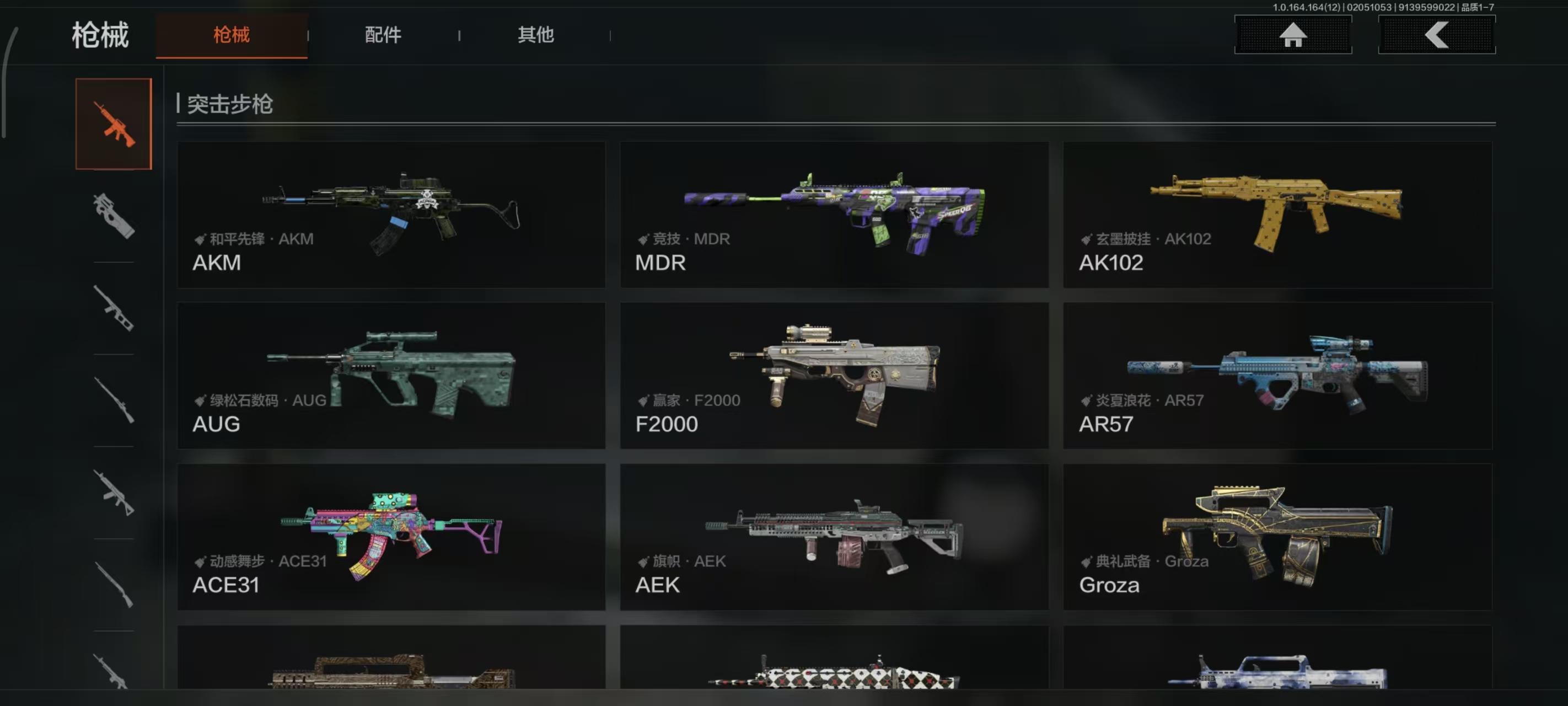Screen dimensions: 1568x706
Task: Select the black-gold Groza card
Action: click(x=1277, y=537)
